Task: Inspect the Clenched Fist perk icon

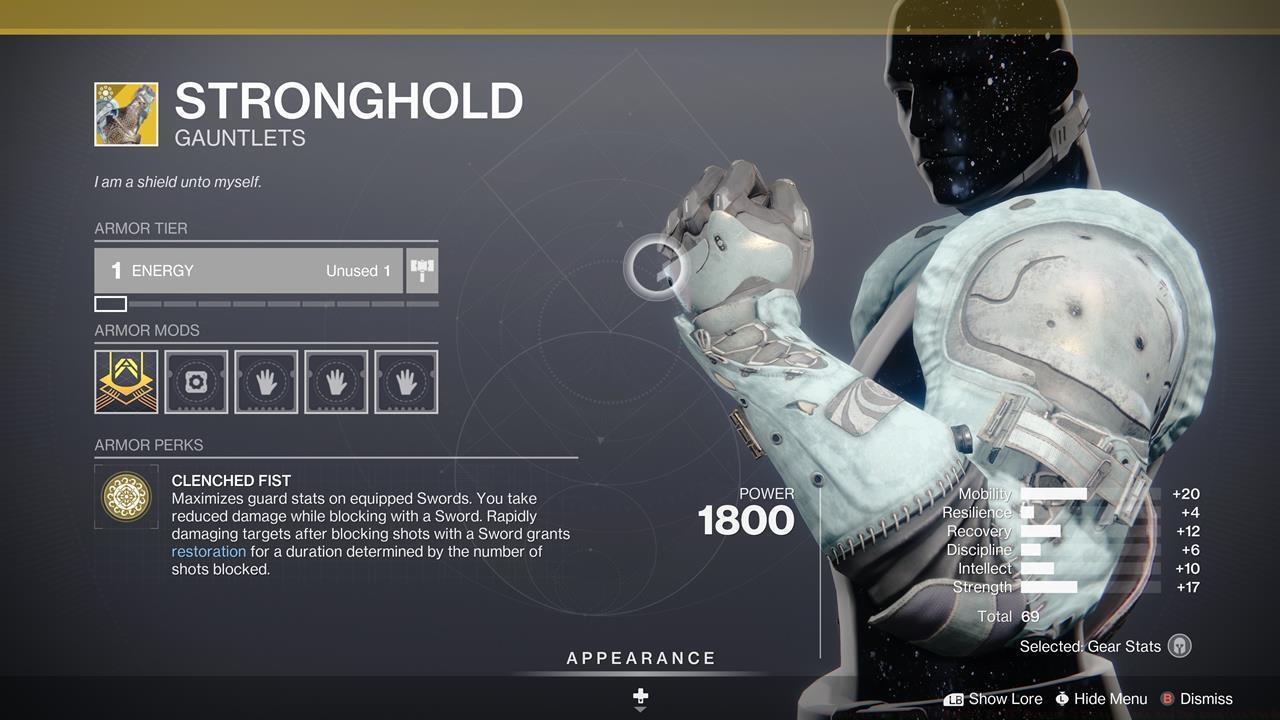Action: (125, 495)
